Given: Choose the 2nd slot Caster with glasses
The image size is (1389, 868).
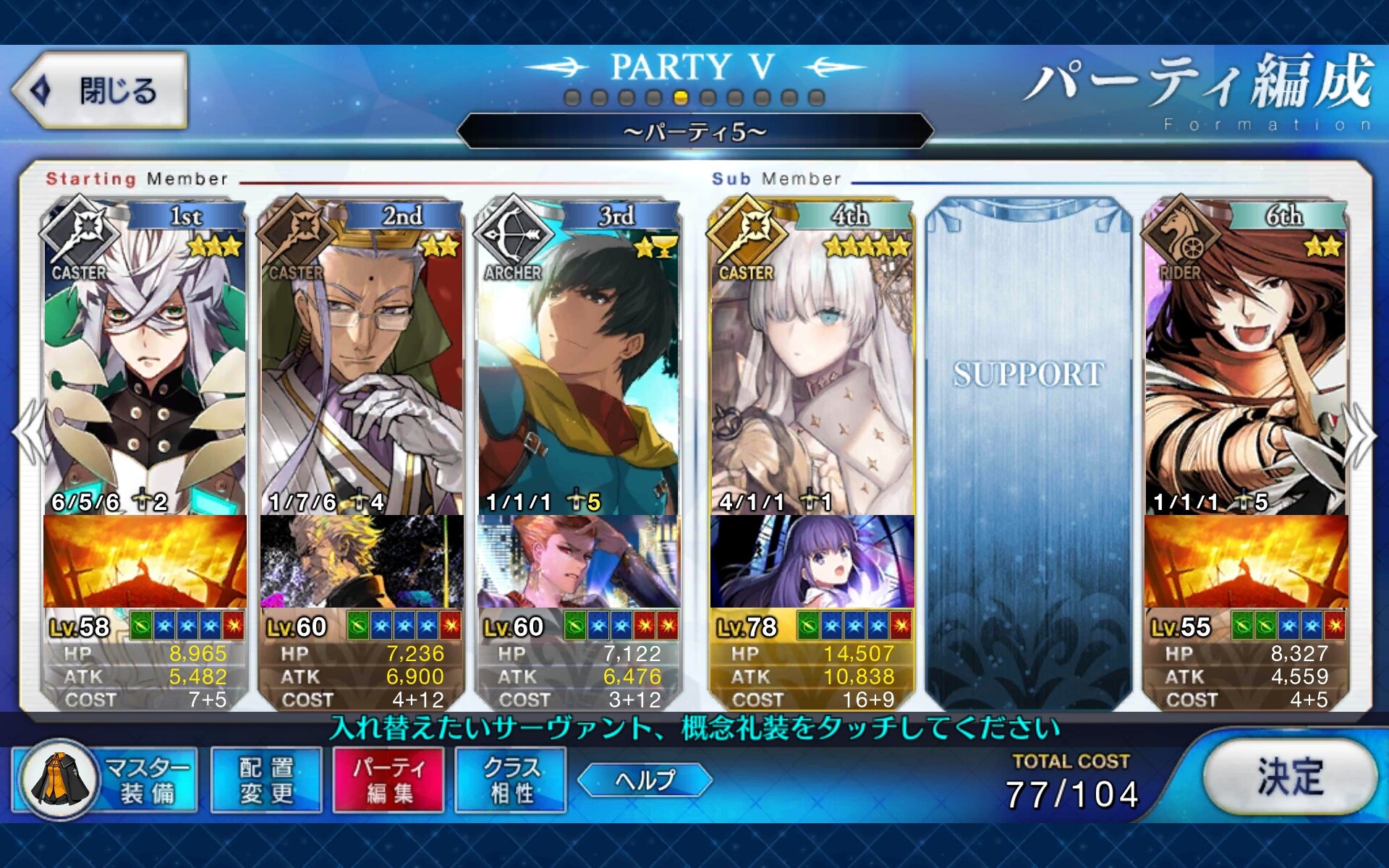Looking at the screenshot, I should tap(362, 362).
